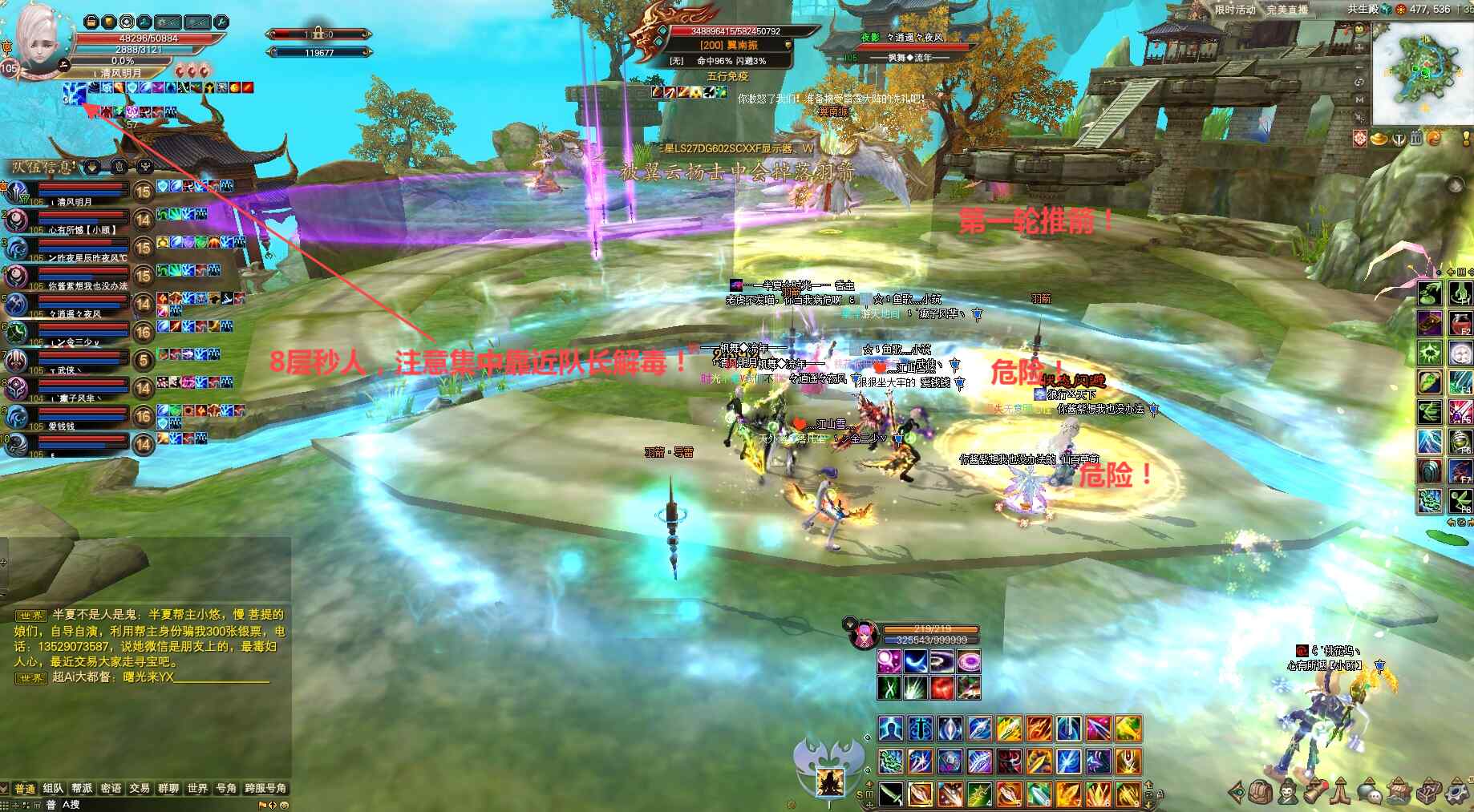1474x812 pixels.
Task: Open the backpack inventory icon
Action: point(1260,792)
